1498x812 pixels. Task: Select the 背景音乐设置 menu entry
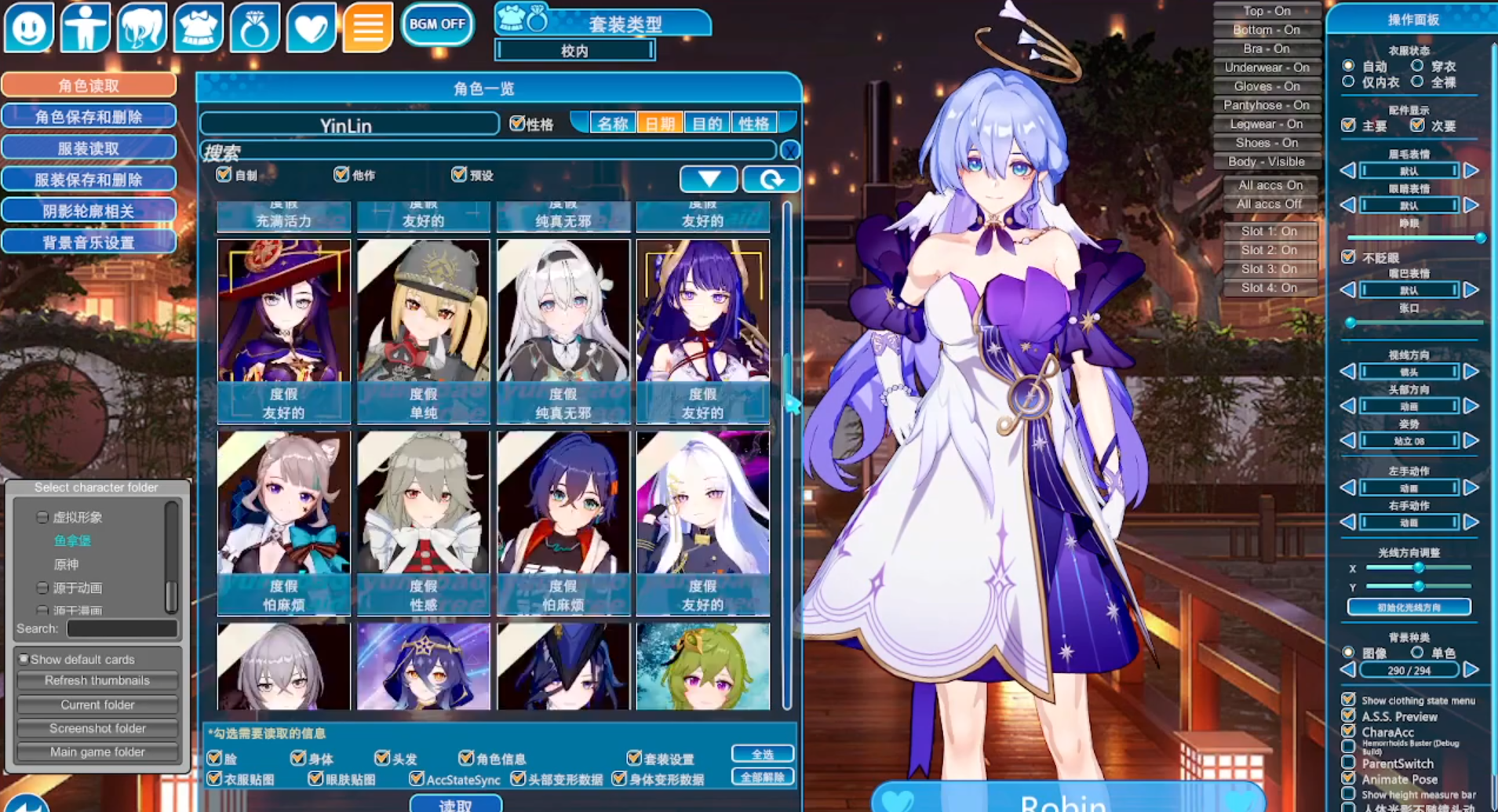tap(89, 242)
